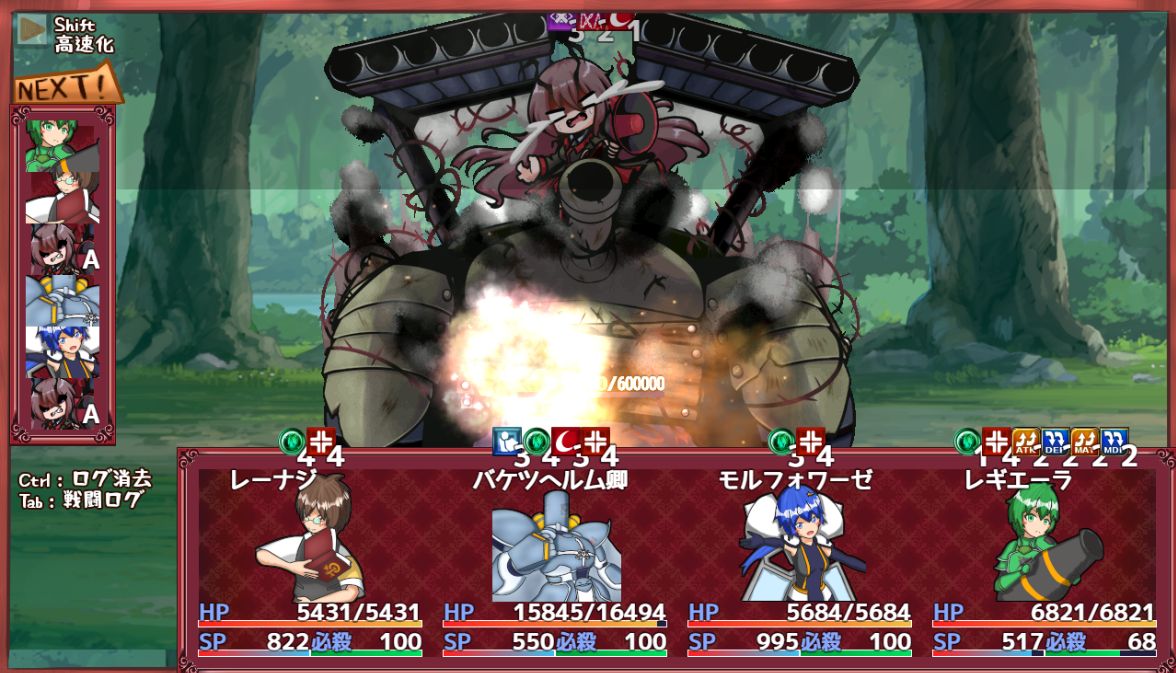The image size is (1176, 673).
Task: Inspect the DEF buff icon above レギエーラ
Action: (x=1055, y=441)
